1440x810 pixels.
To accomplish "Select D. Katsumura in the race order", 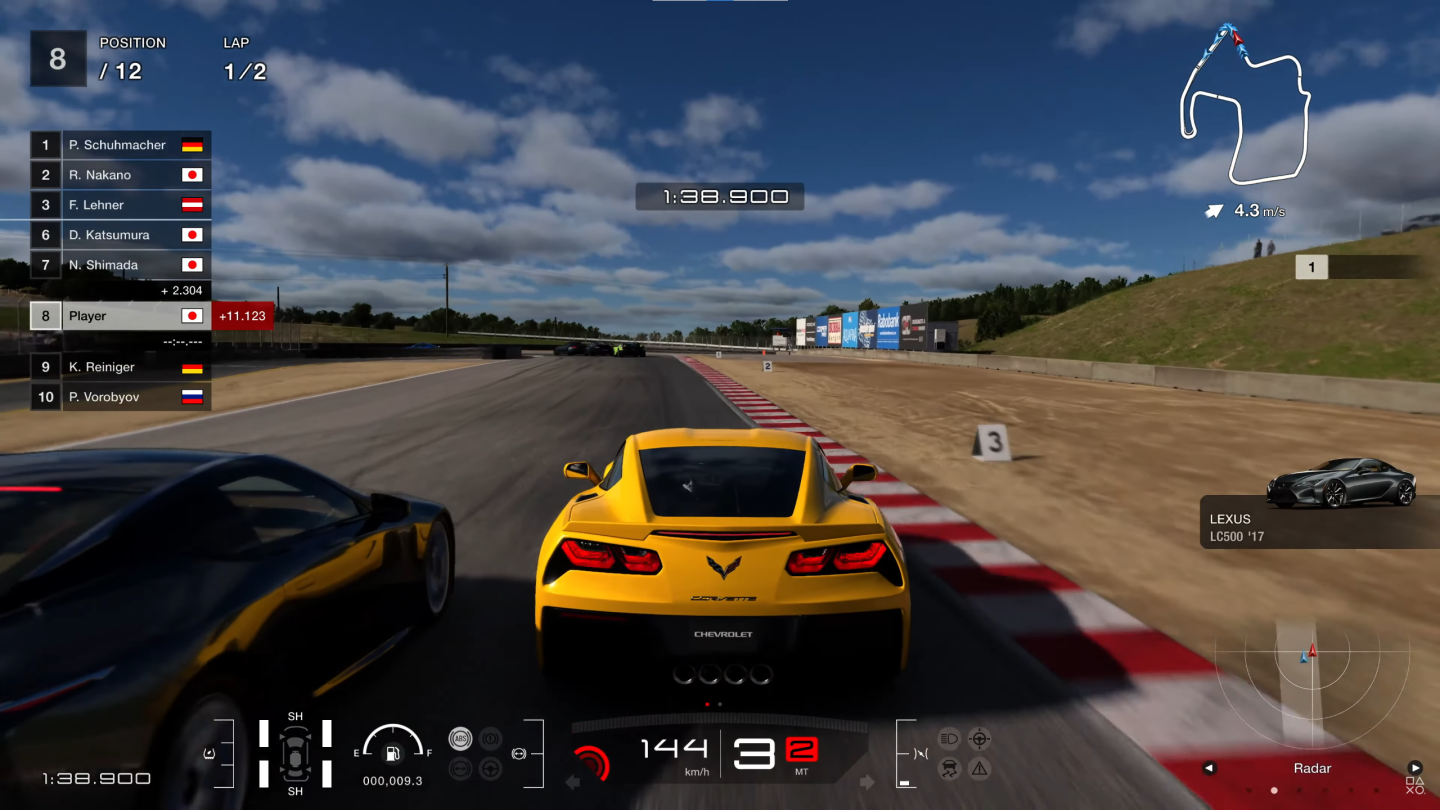I will pyautogui.click(x=120, y=235).
